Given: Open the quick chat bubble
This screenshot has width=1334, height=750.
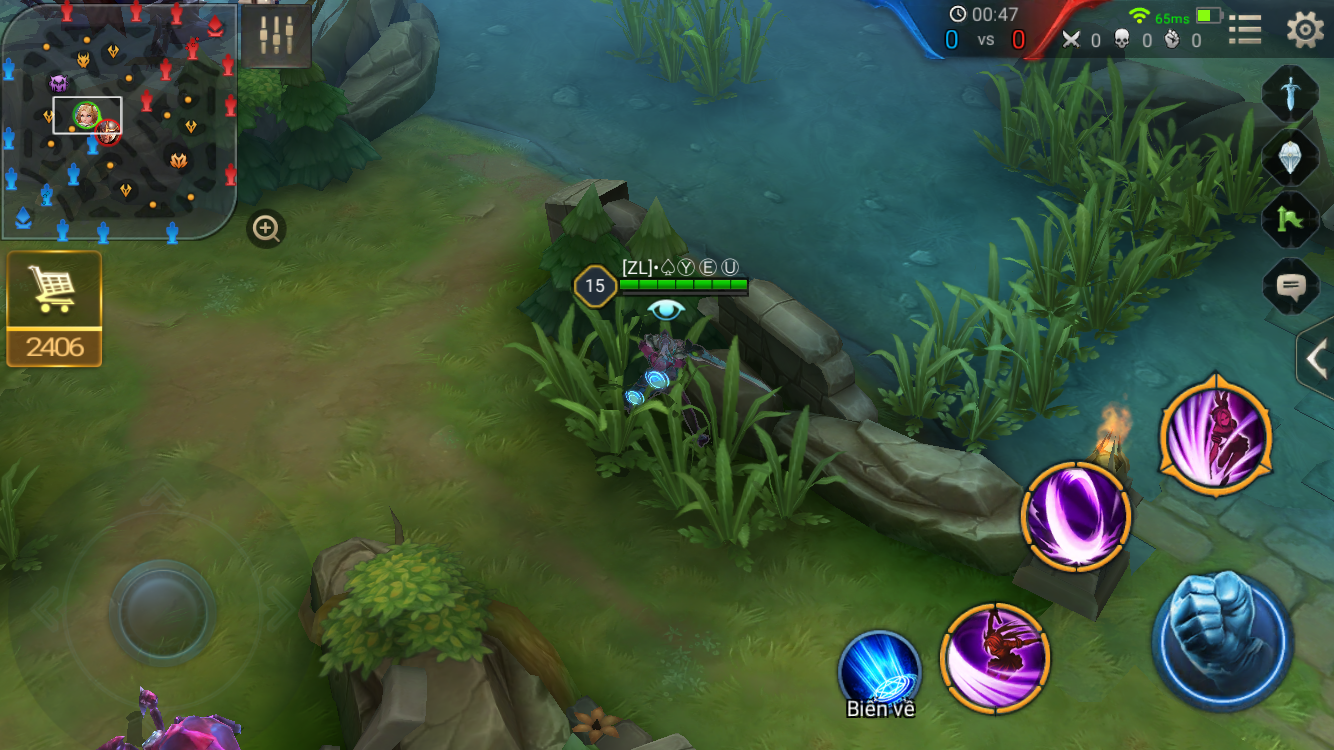Looking at the screenshot, I should point(1290,288).
